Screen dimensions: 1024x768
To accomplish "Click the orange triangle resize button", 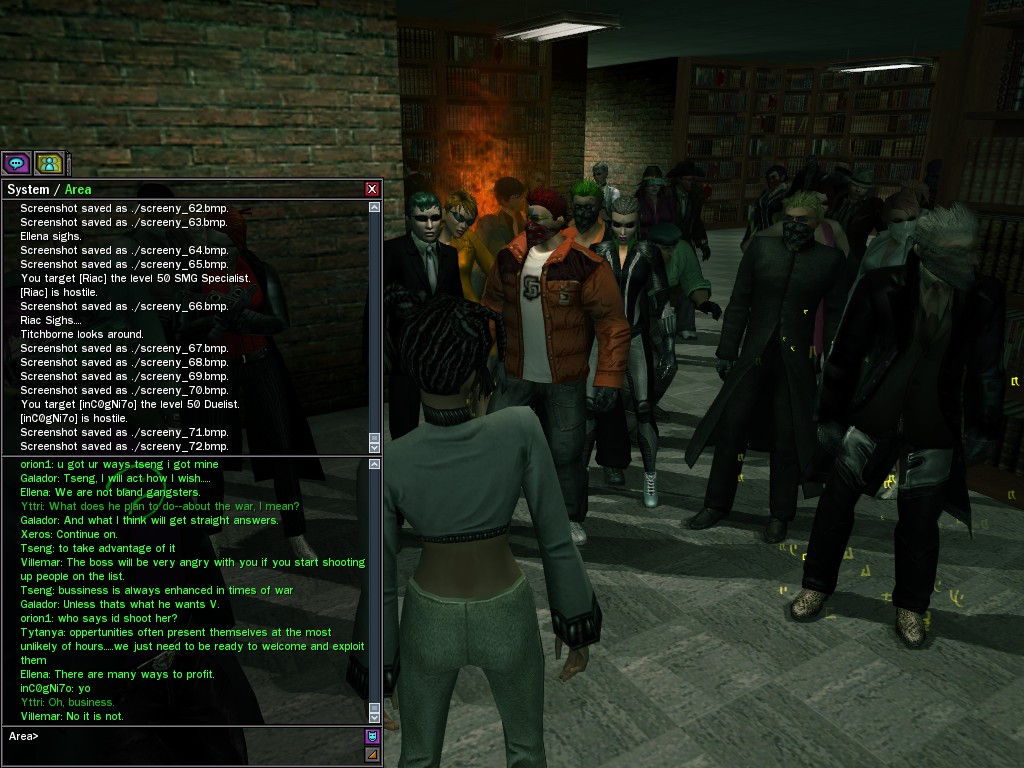I will 372,754.
